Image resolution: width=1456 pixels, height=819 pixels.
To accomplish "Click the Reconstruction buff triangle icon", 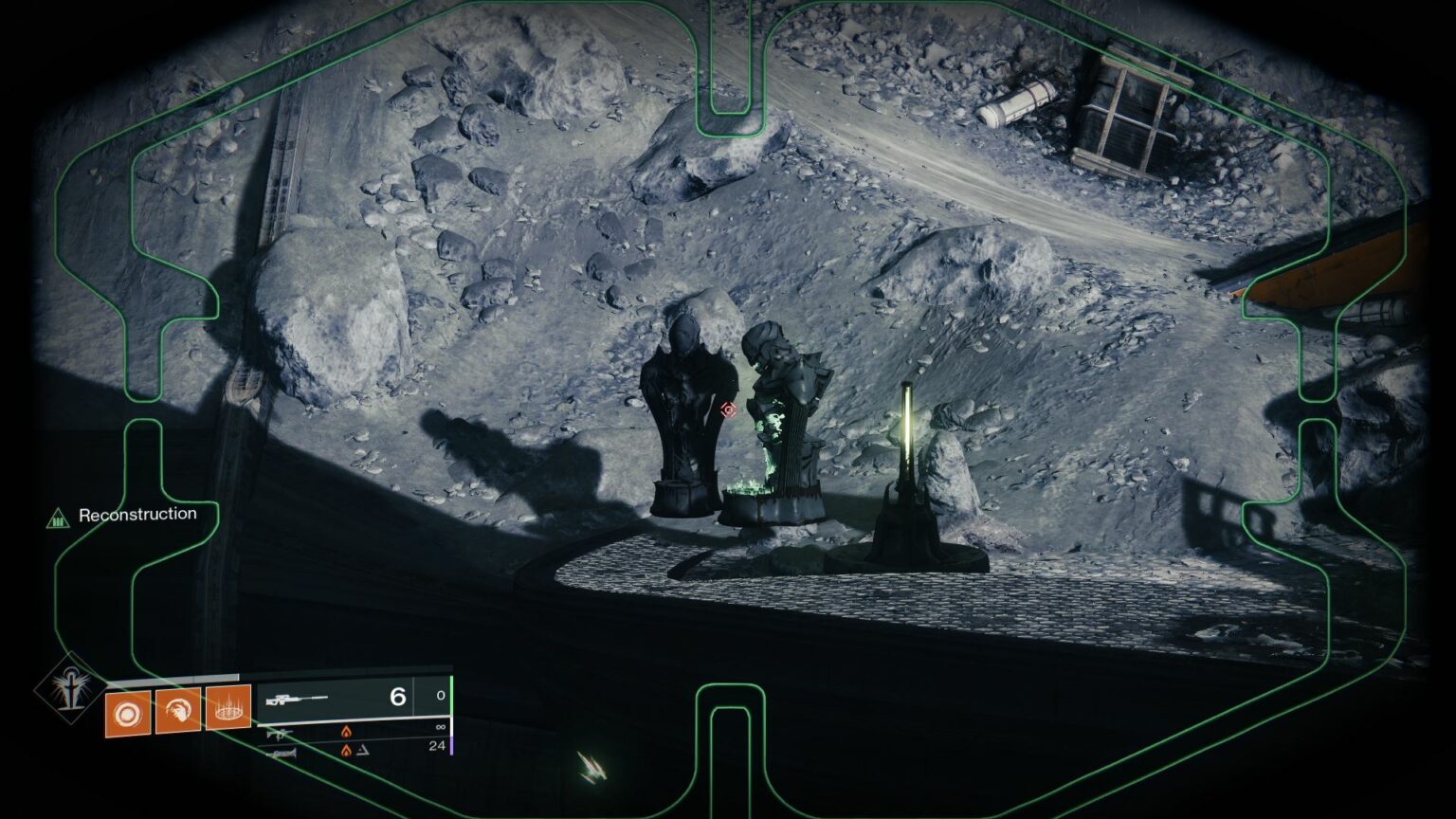I will click(x=56, y=516).
